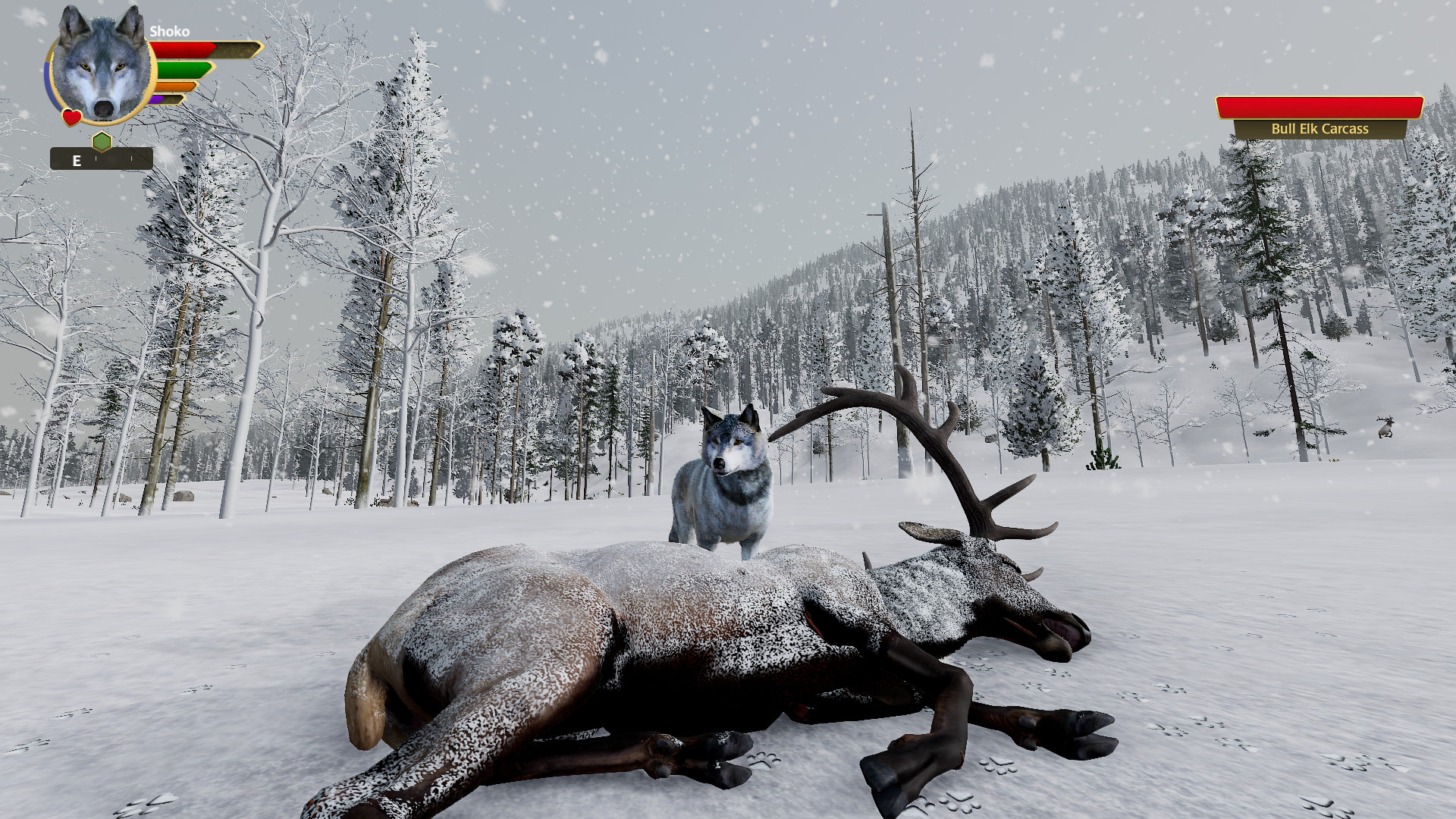Open the Shoko name label
This screenshot has width=1456, height=819.
(x=170, y=31)
